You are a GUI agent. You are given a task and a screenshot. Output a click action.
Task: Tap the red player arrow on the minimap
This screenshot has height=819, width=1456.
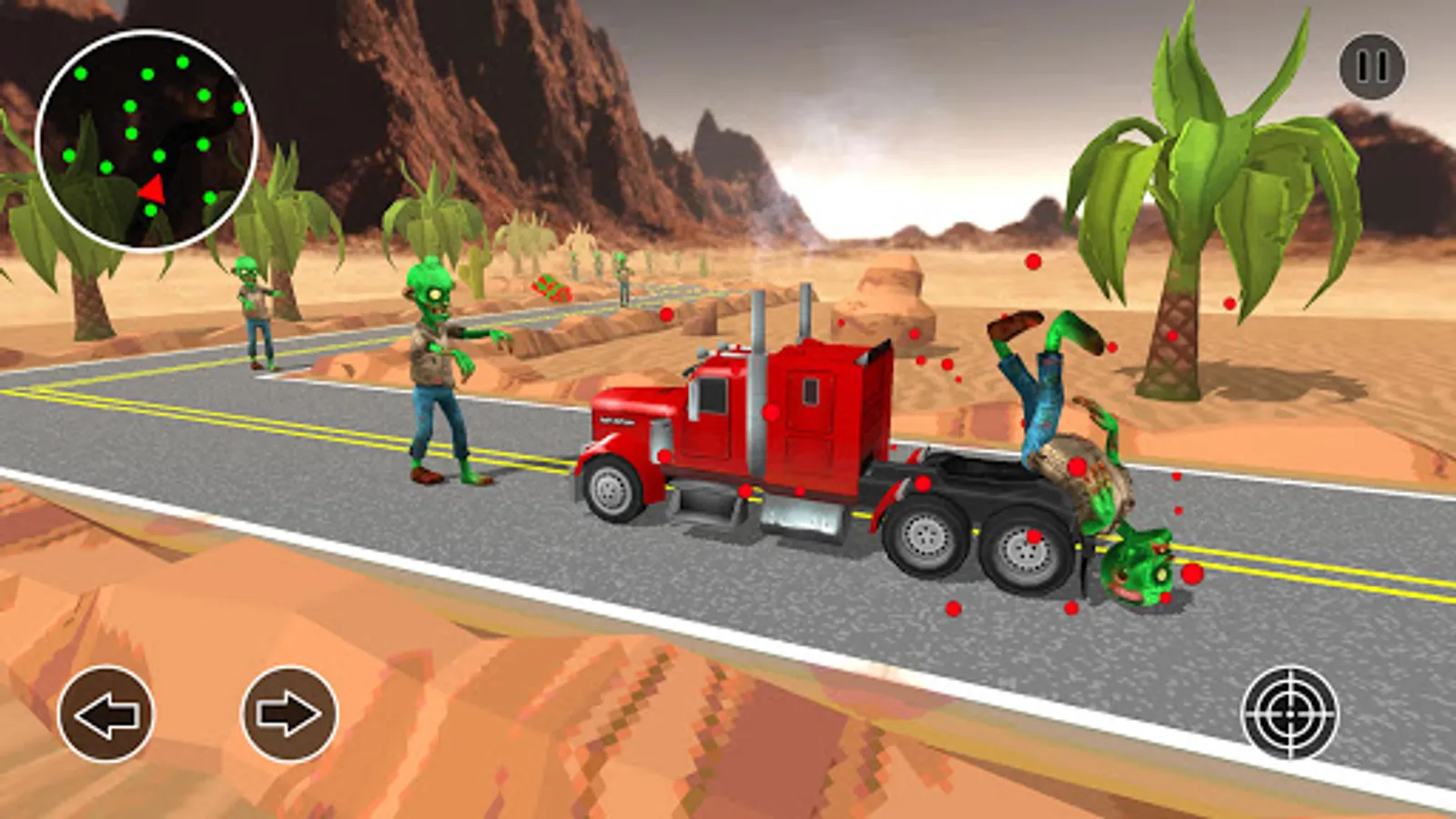[x=153, y=189]
